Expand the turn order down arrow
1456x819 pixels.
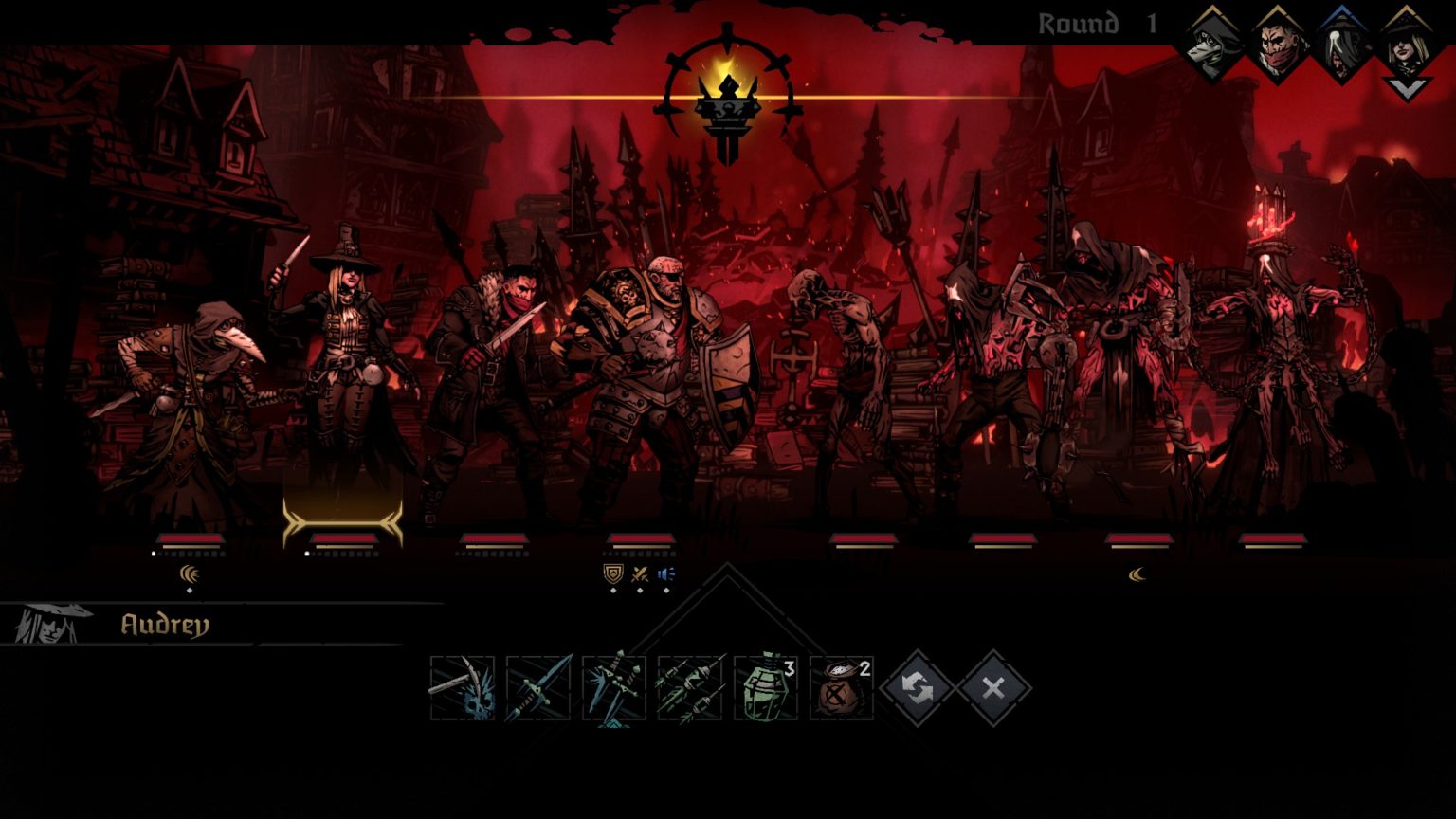coord(1407,88)
